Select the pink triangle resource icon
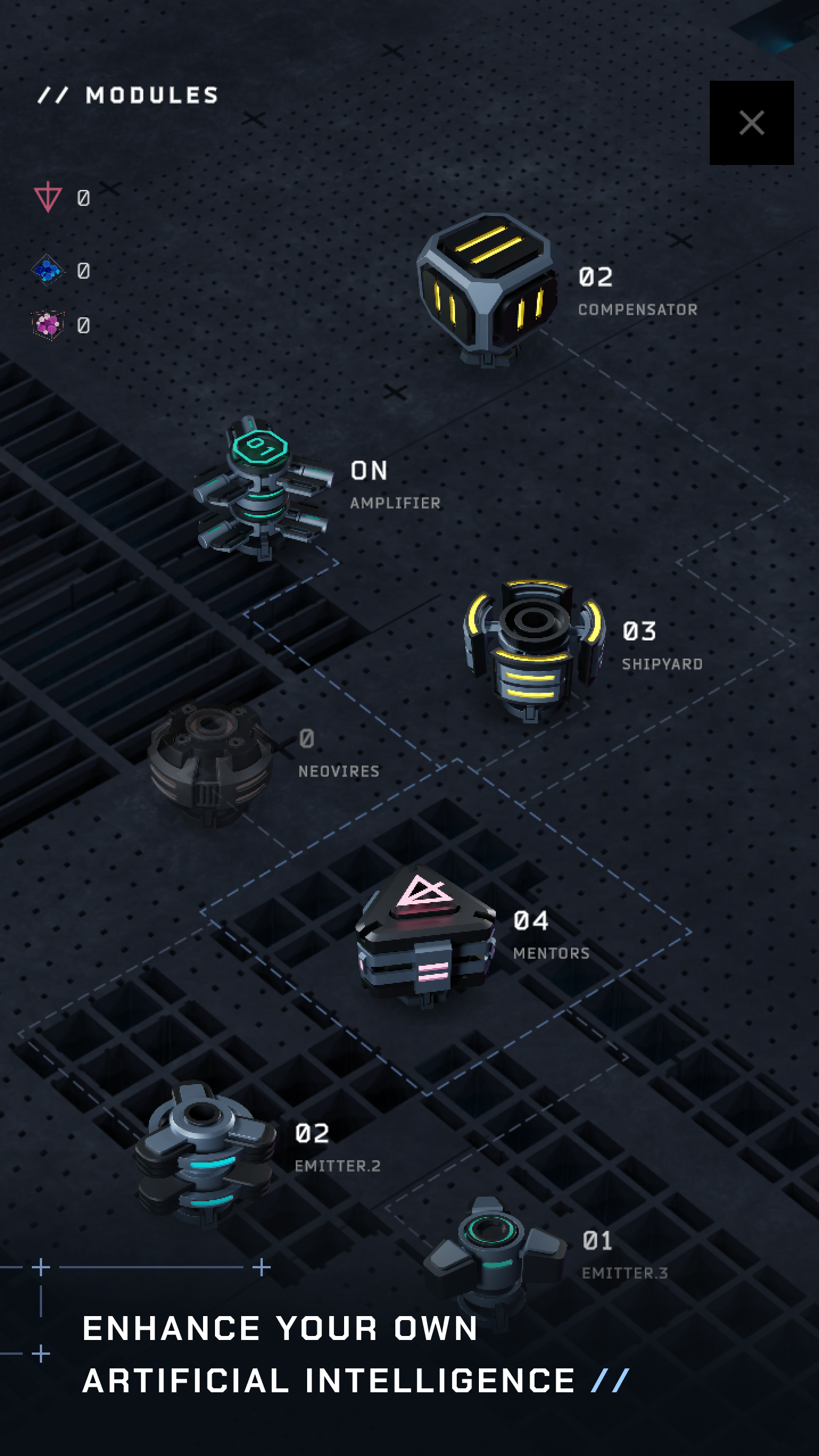The height and width of the screenshot is (1456, 819). click(x=48, y=196)
